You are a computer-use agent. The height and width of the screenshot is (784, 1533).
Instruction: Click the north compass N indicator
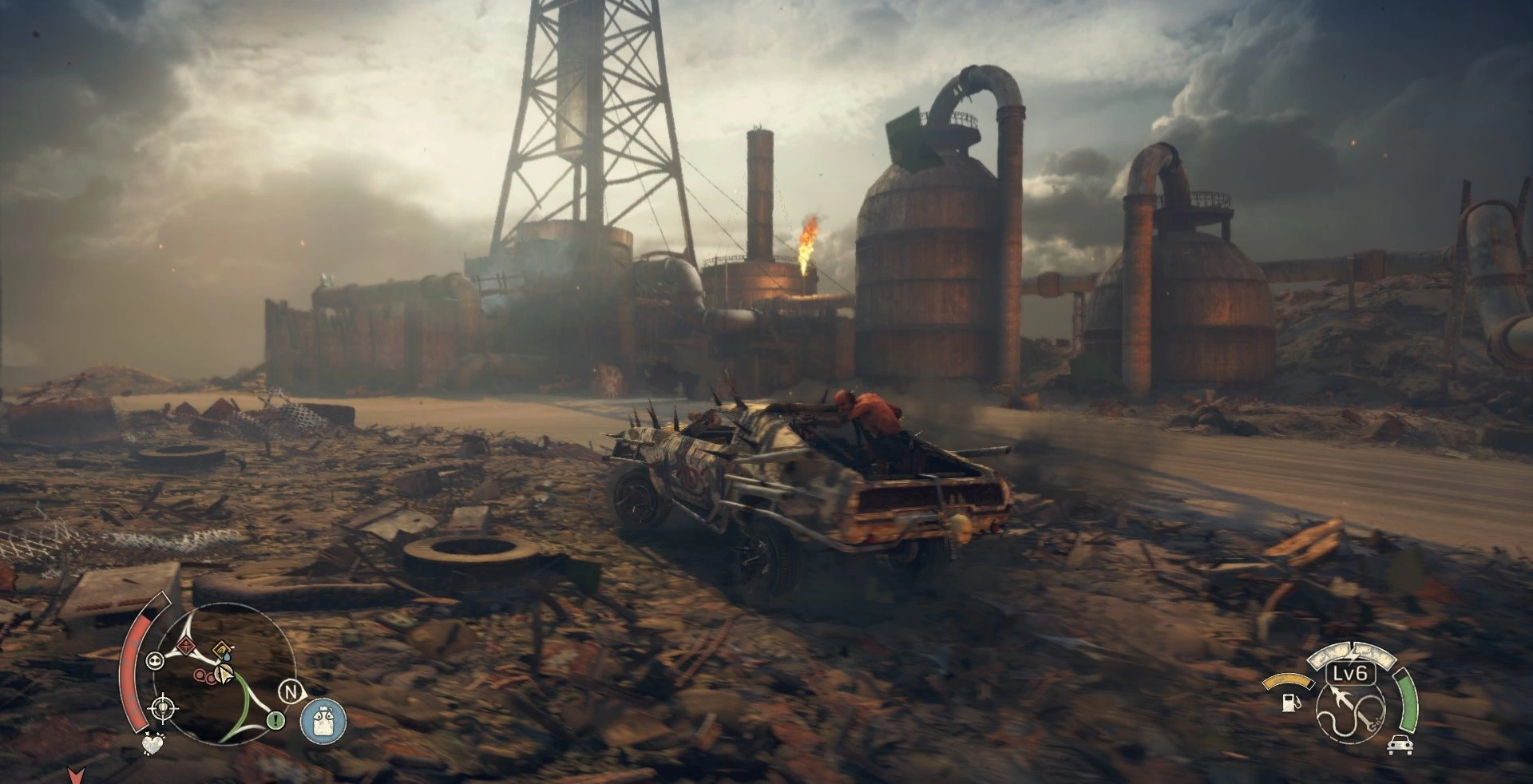point(291,691)
